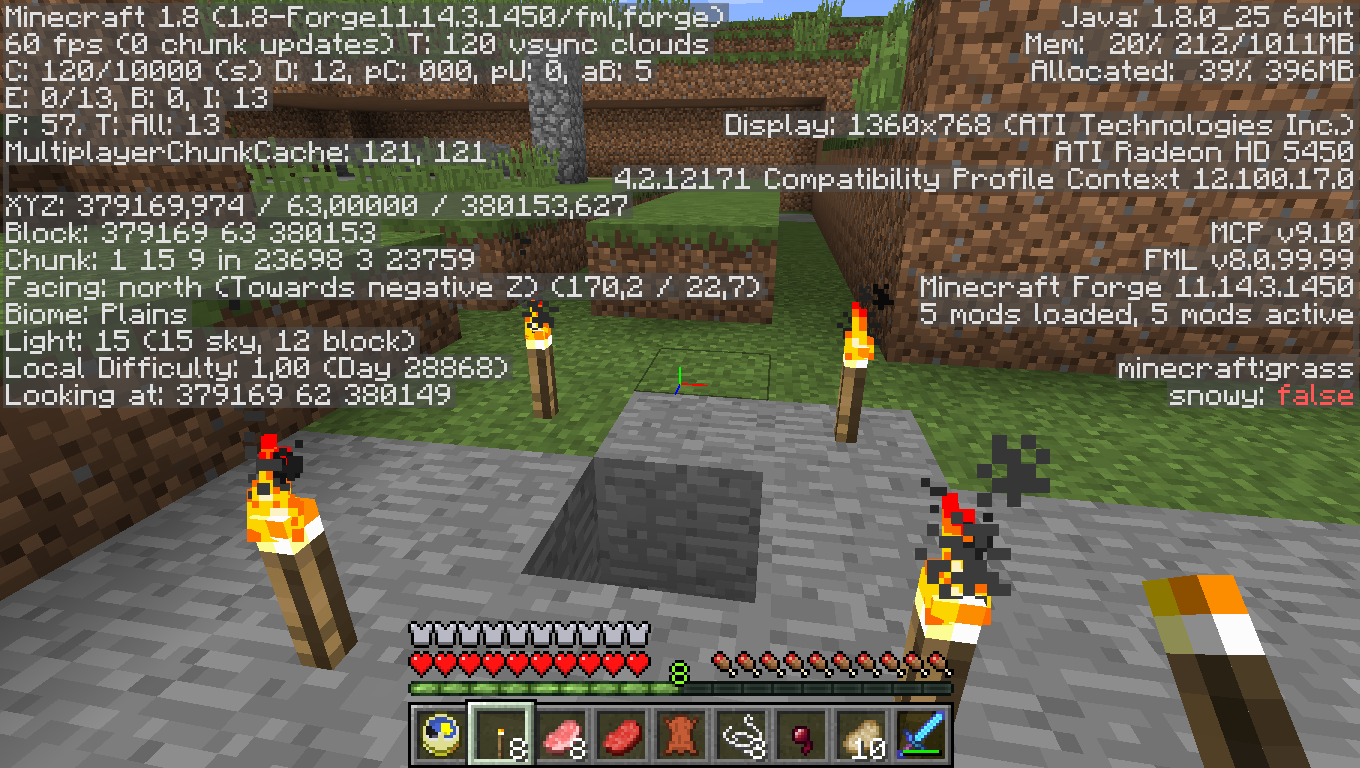
Task: Select the spider eye hotbar slot
Action: pos(802,734)
